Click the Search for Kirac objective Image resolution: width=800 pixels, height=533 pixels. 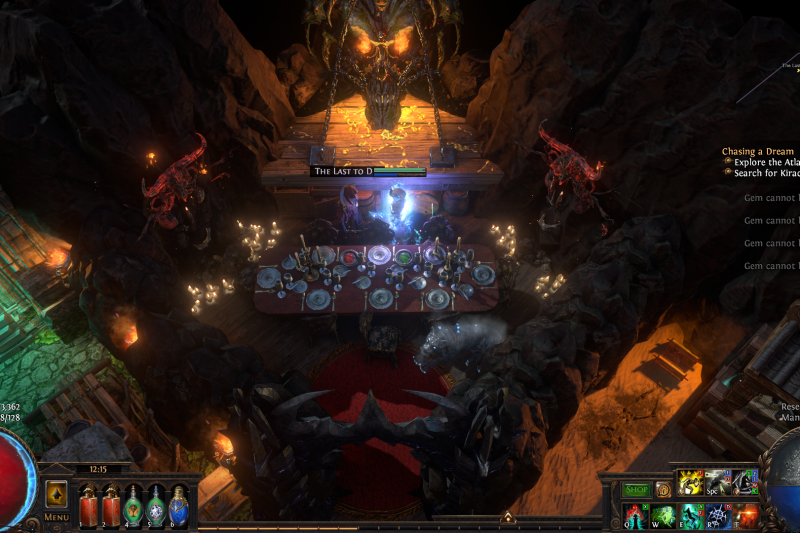(x=765, y=173)
